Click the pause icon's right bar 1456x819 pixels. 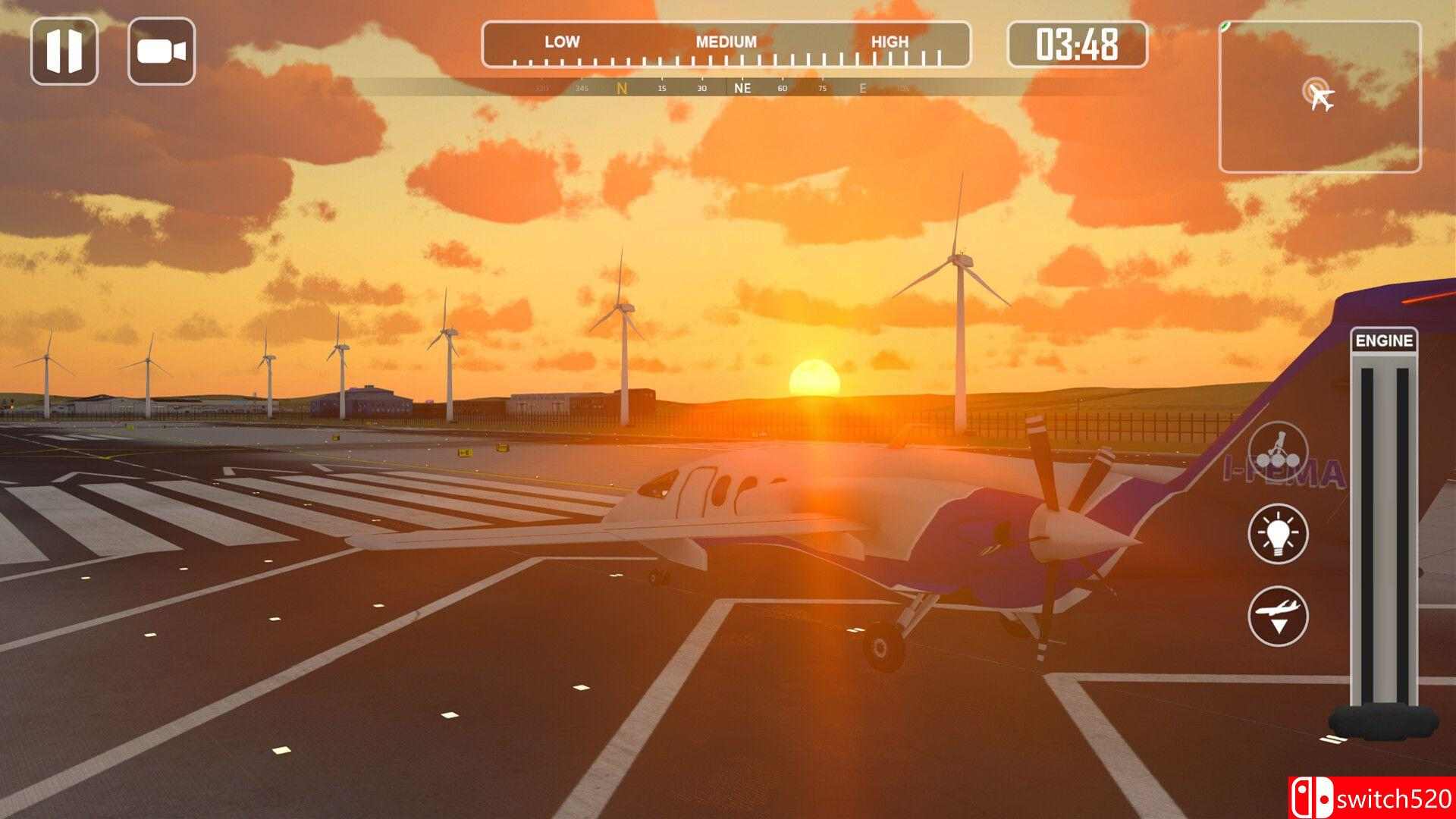(74, 50)
